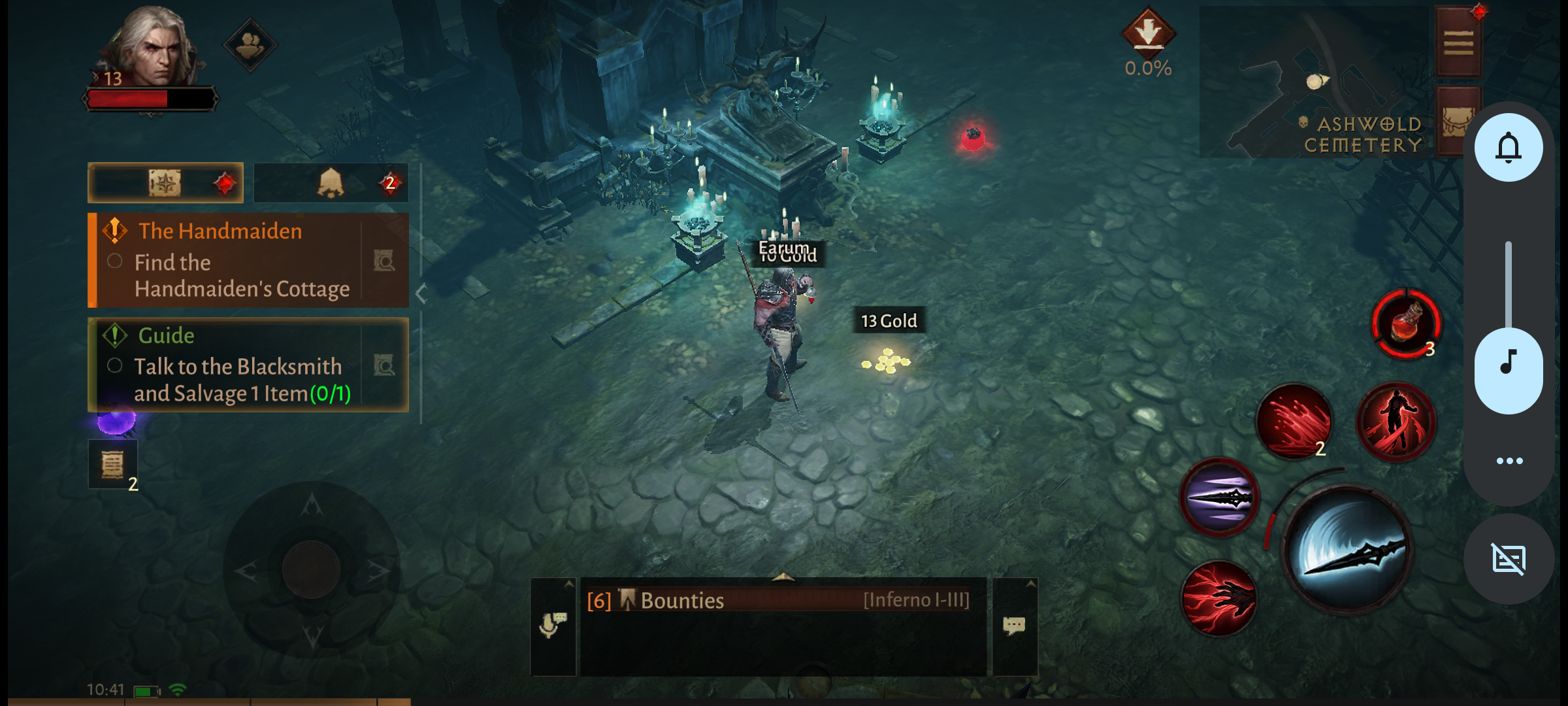Viewport: 1568px width, 706px height.
Task: Activate the red running figure skill
Action: click(1396, 422)
